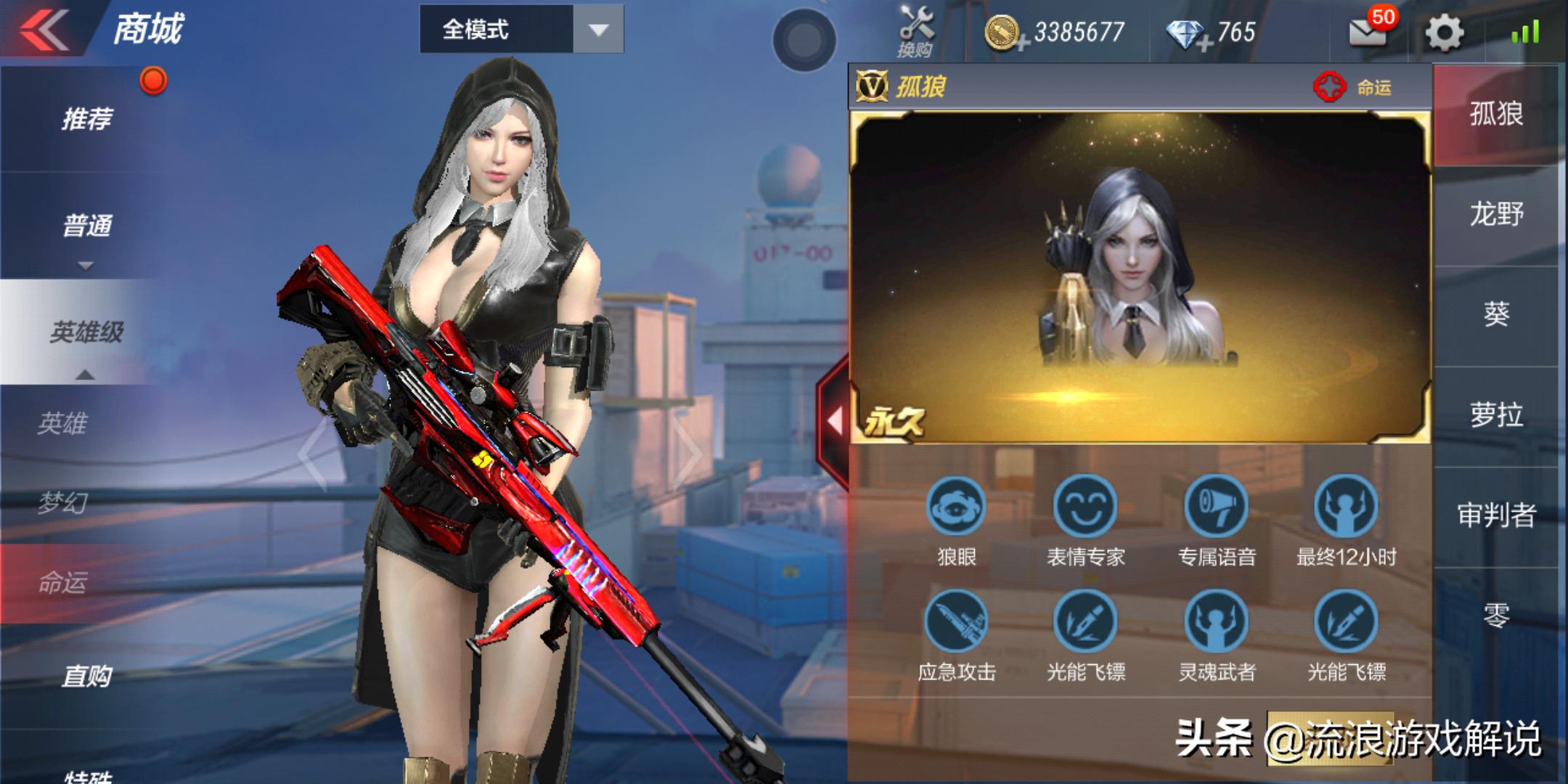
Task: Open the 全模式 mode dropdown
Action: [521, 30]
